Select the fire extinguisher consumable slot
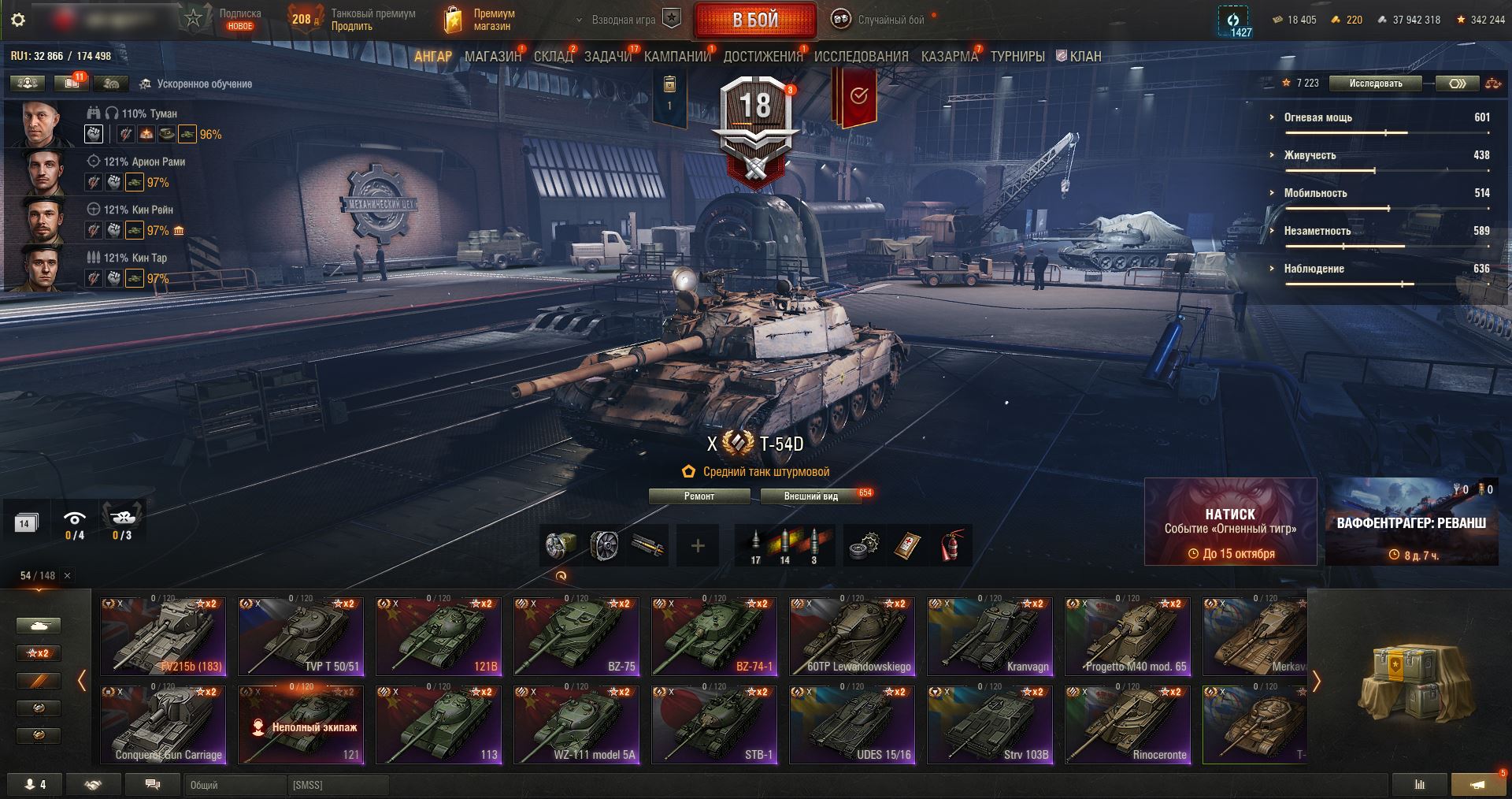This screenshot has width=1512, height=799. pos(953,545)
